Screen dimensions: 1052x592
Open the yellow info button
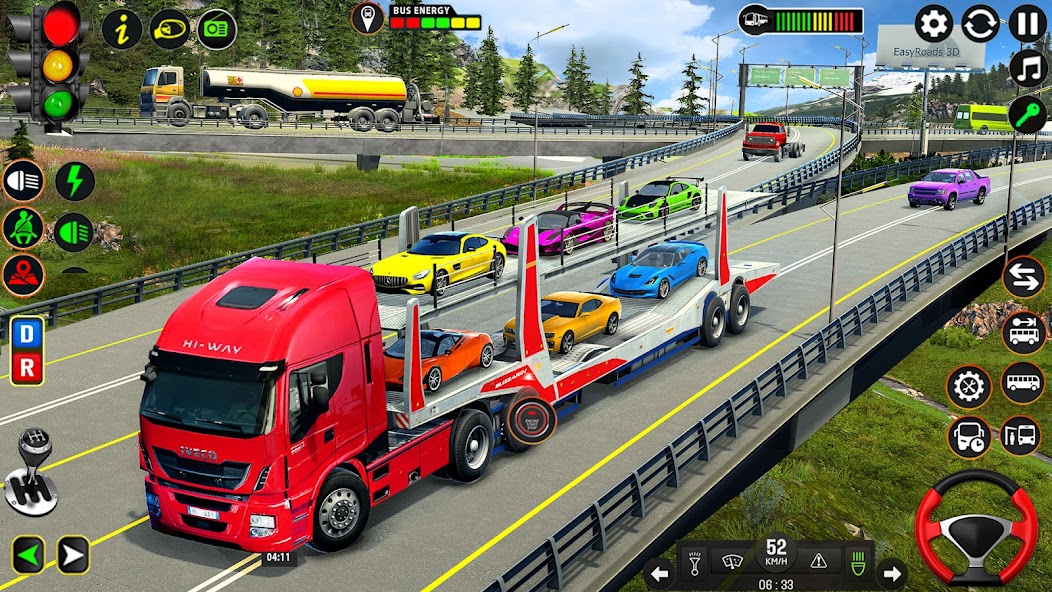(x=122, y=30)
